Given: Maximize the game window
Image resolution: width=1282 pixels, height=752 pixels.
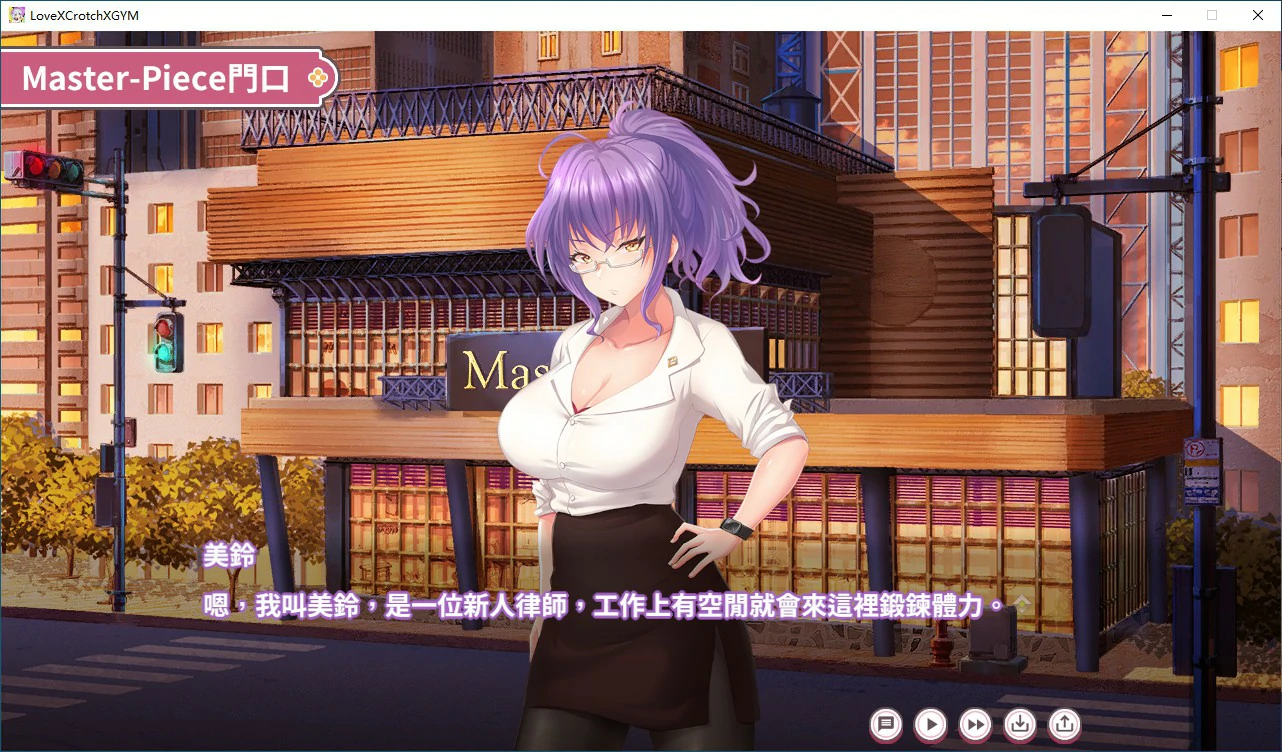Looking at the screenshot, I should pyautogui.click(x=1212, y=15).
